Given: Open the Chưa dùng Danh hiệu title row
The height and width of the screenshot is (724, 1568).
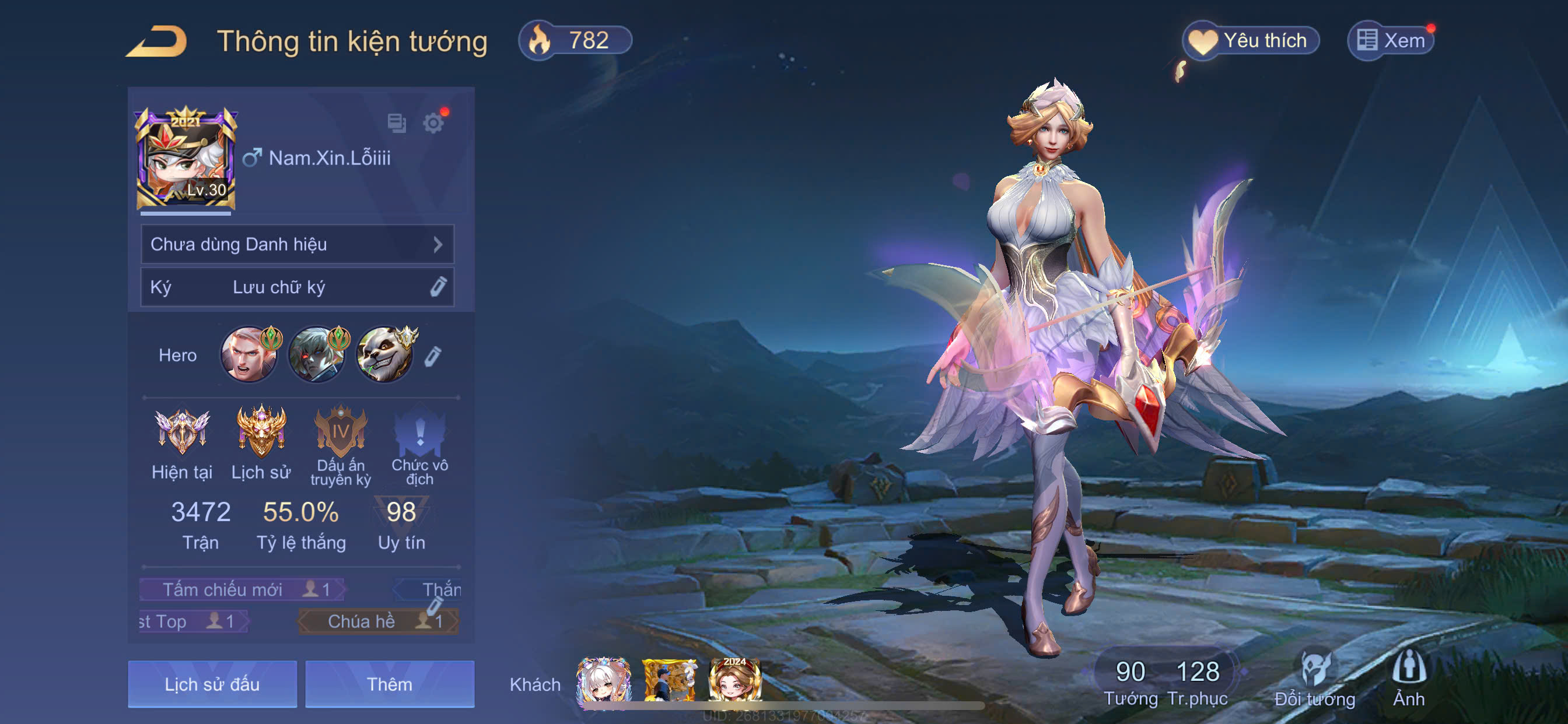Looking at the screenshot, I should pos(297,245).
